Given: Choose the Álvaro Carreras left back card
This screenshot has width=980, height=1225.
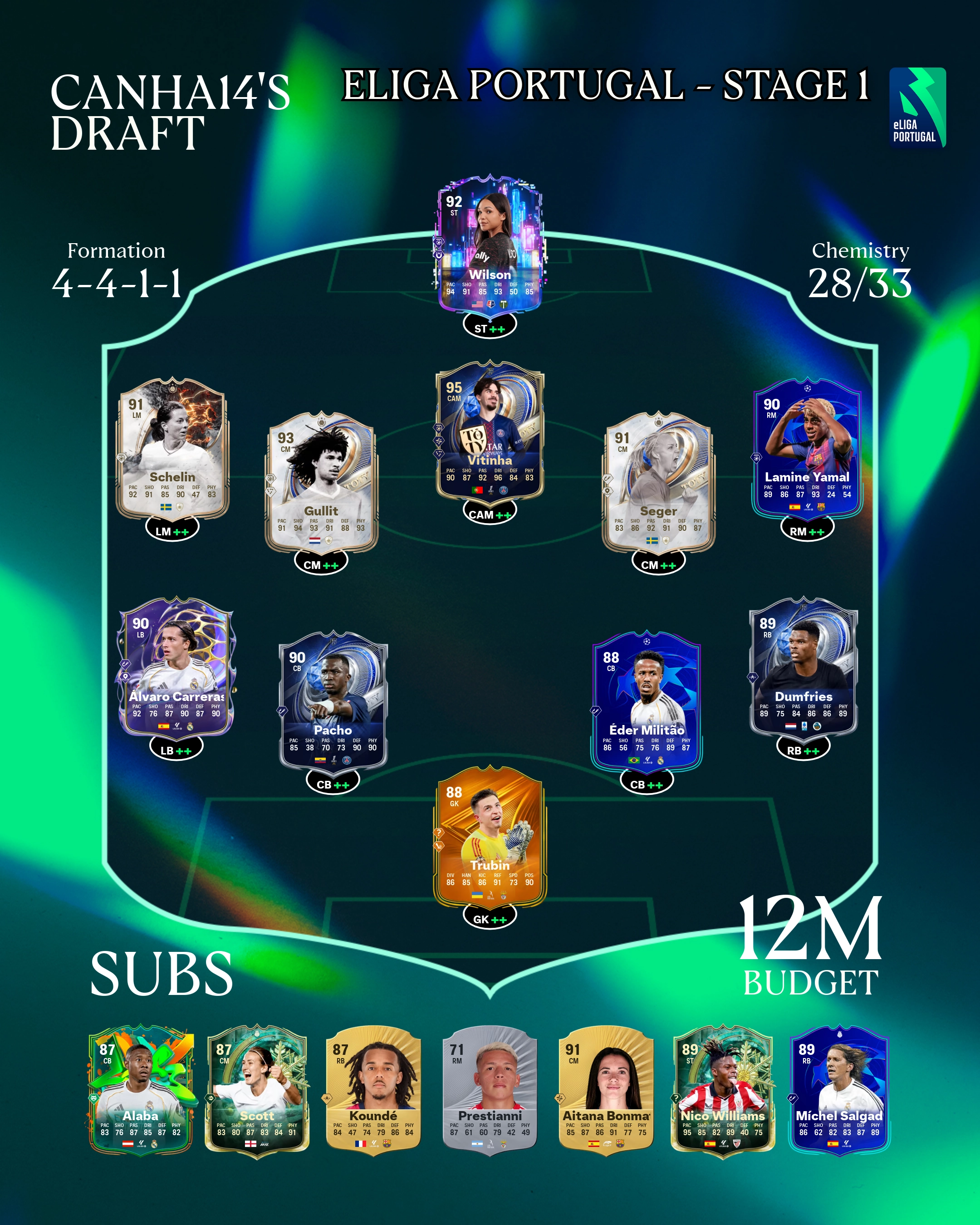Looking at the screenshot, I should pos(176,667).
